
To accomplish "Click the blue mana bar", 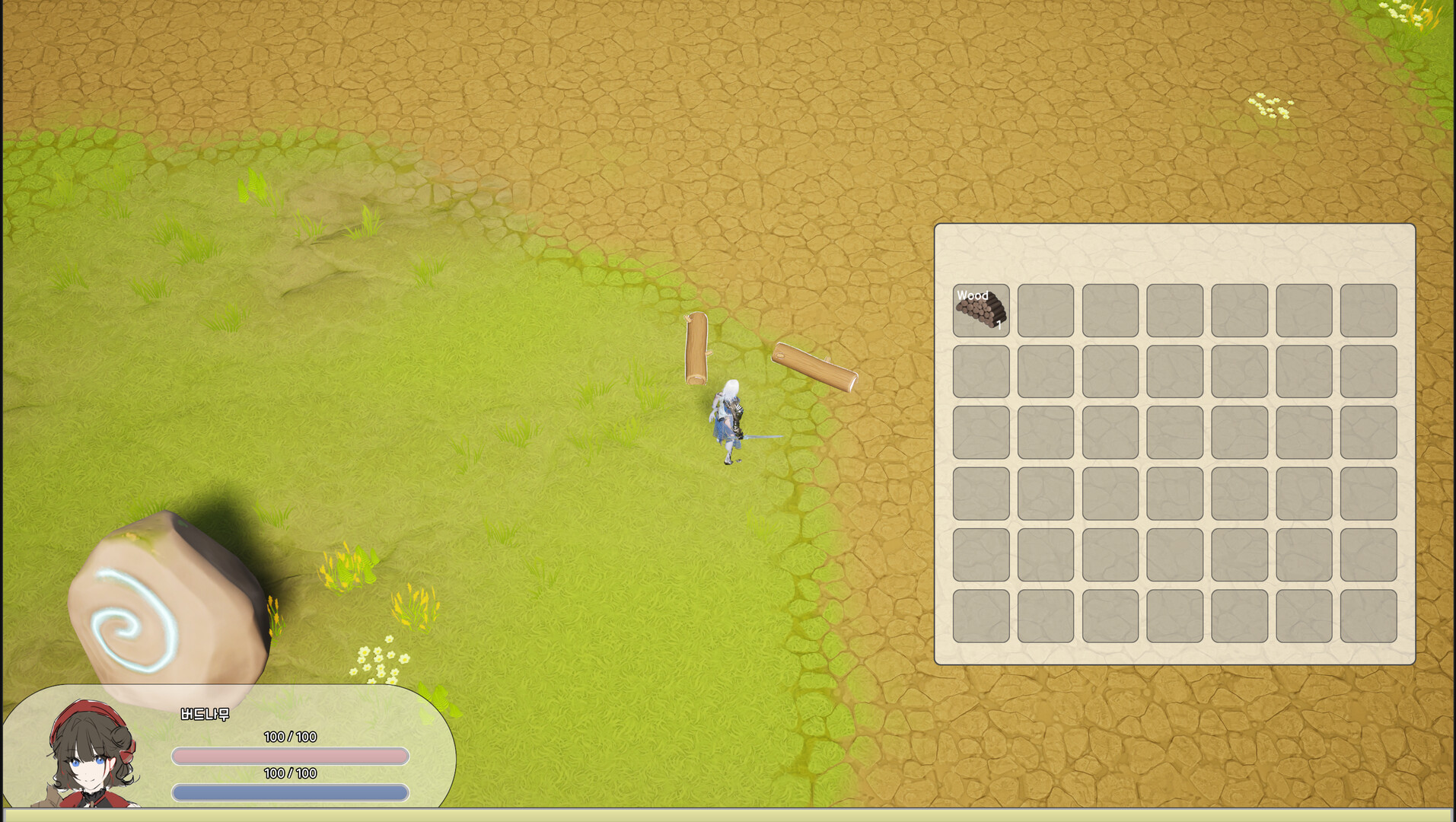I will 289,795.
